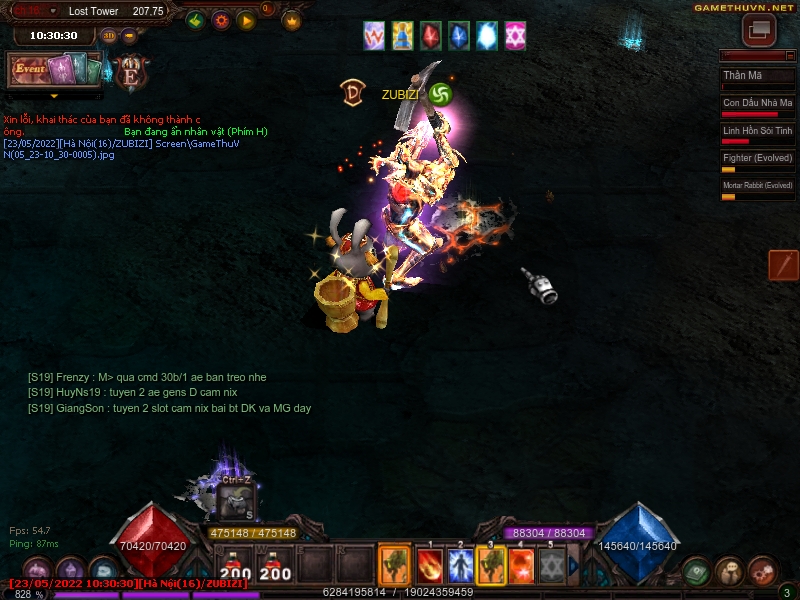Toggle the 3D view button
Viewport: 800px width, 600px height.
tap(109, 35)
